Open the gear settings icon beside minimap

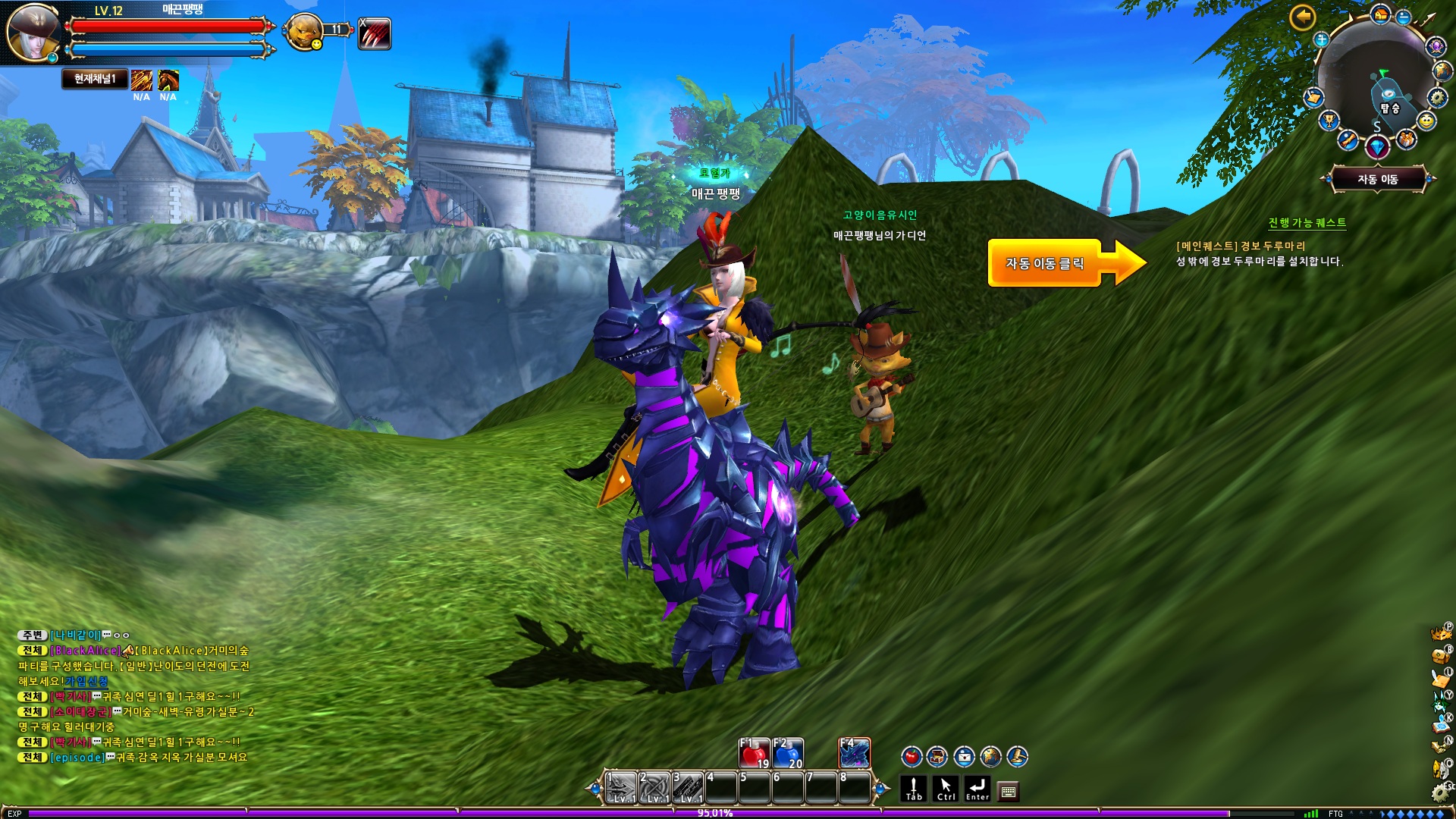pos(1437,97)
